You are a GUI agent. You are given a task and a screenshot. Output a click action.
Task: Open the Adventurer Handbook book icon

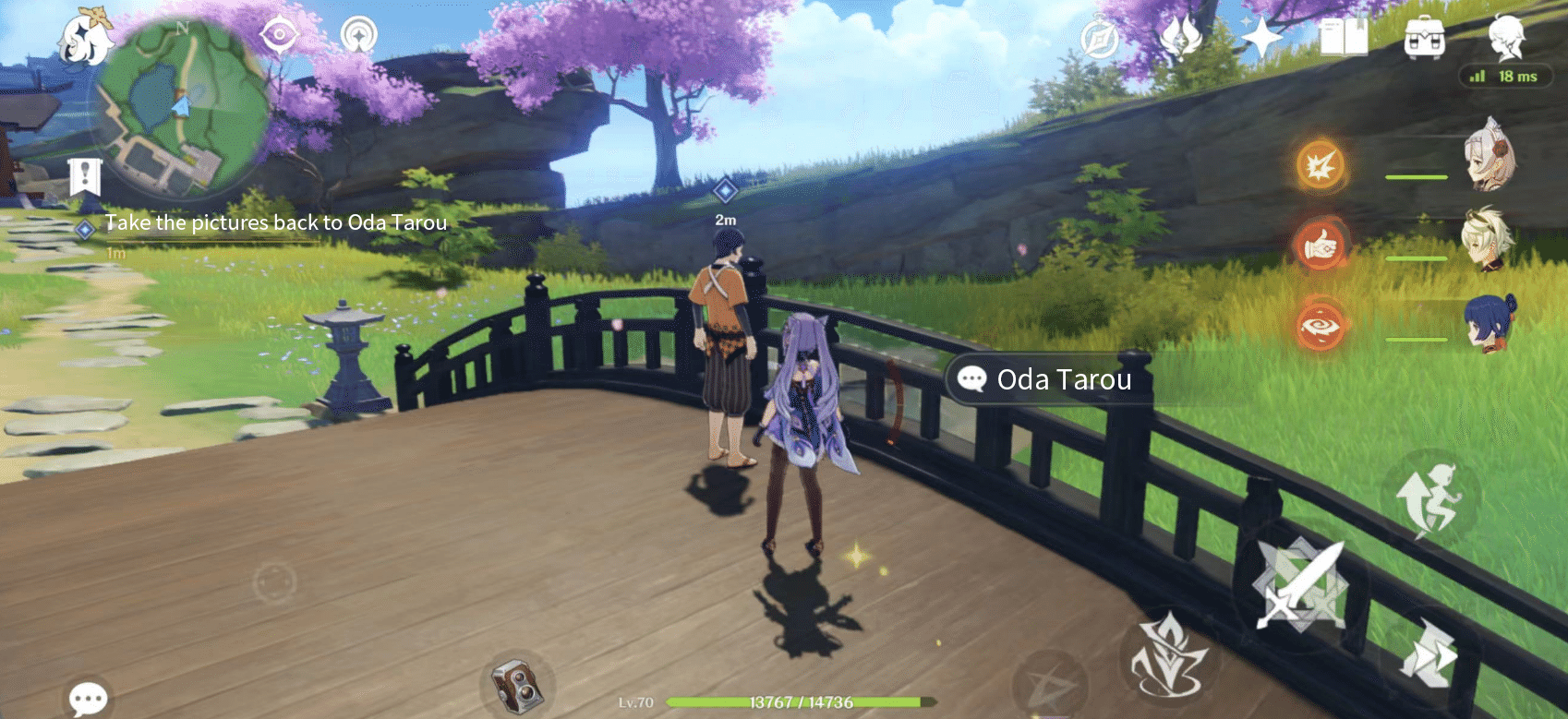click(1345, 37)
